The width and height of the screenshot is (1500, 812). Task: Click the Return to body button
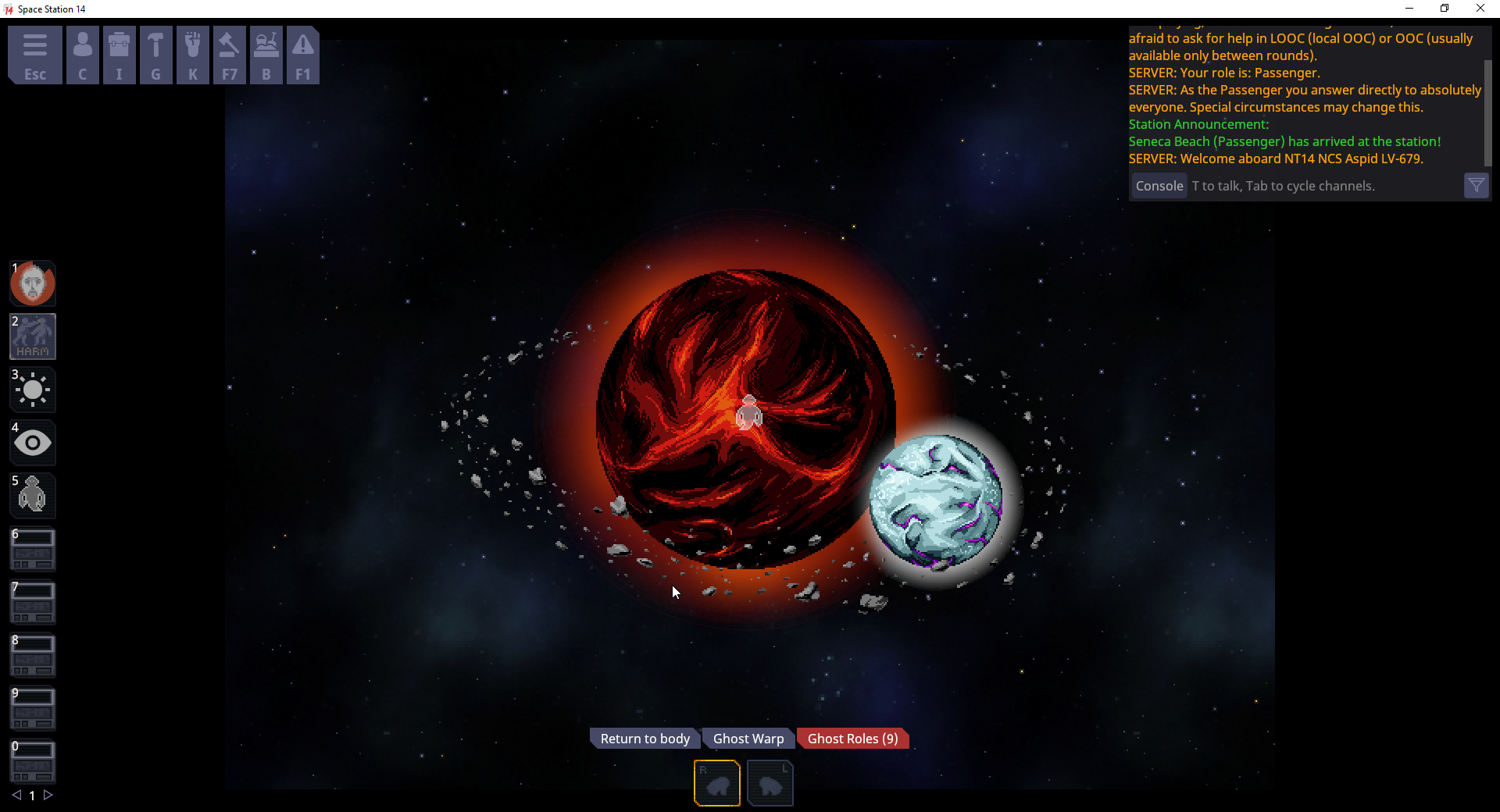(x=644, y=738)
